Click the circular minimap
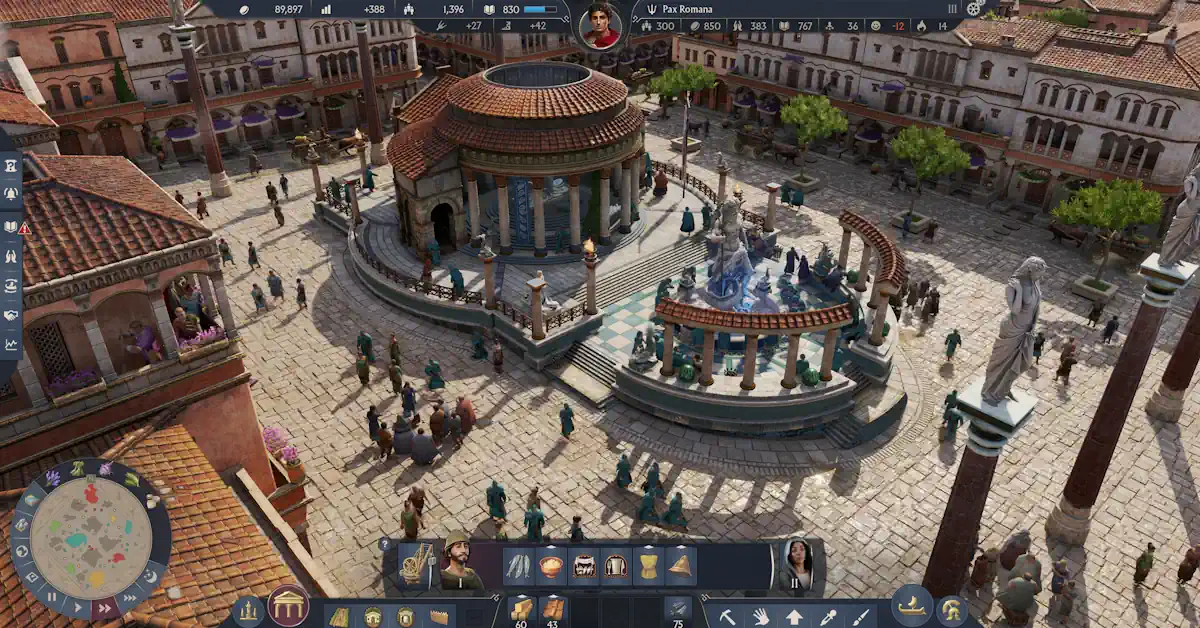The image size is (1200, 628). (x=91, y=538)
